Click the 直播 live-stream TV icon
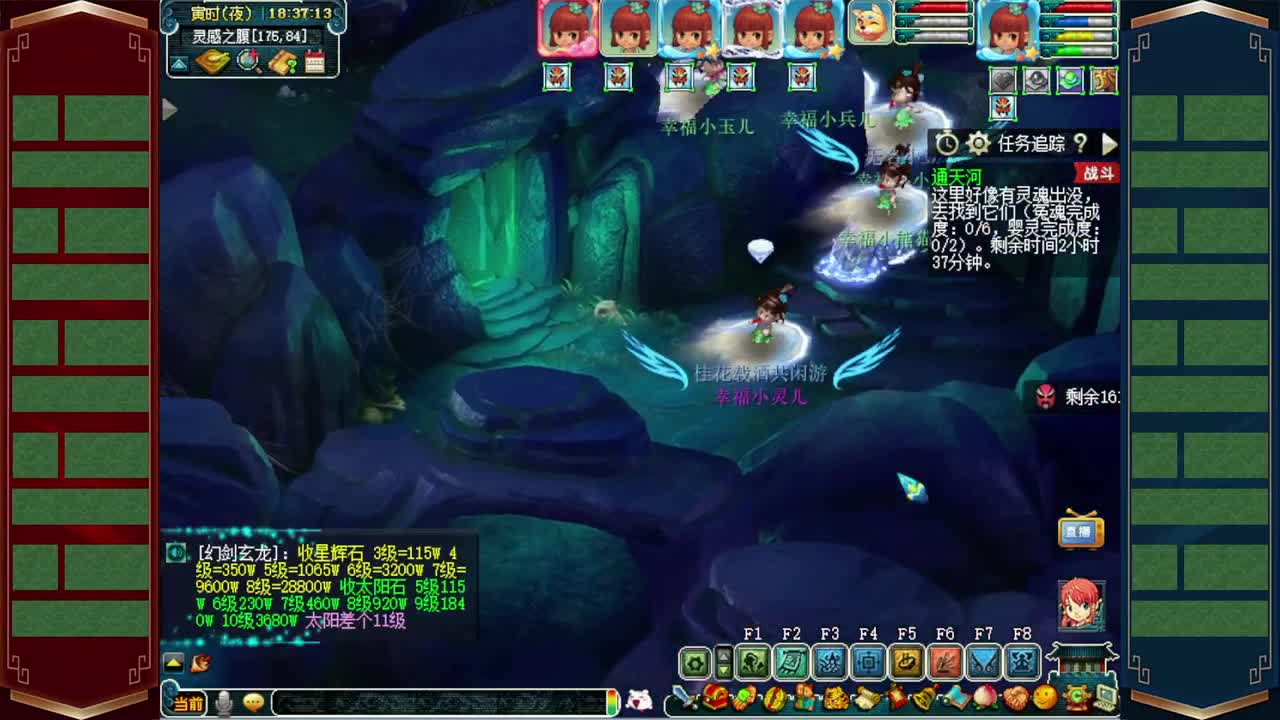The image size is (1280, 720). tap(1083, 533)
